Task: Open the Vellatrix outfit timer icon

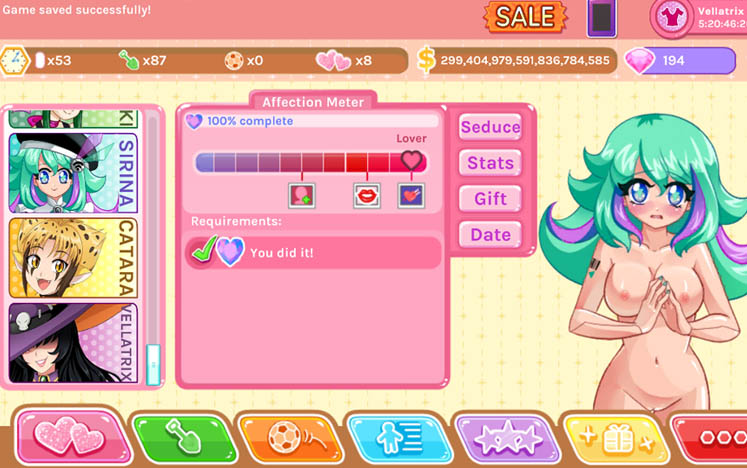Action: coord(670,17)
